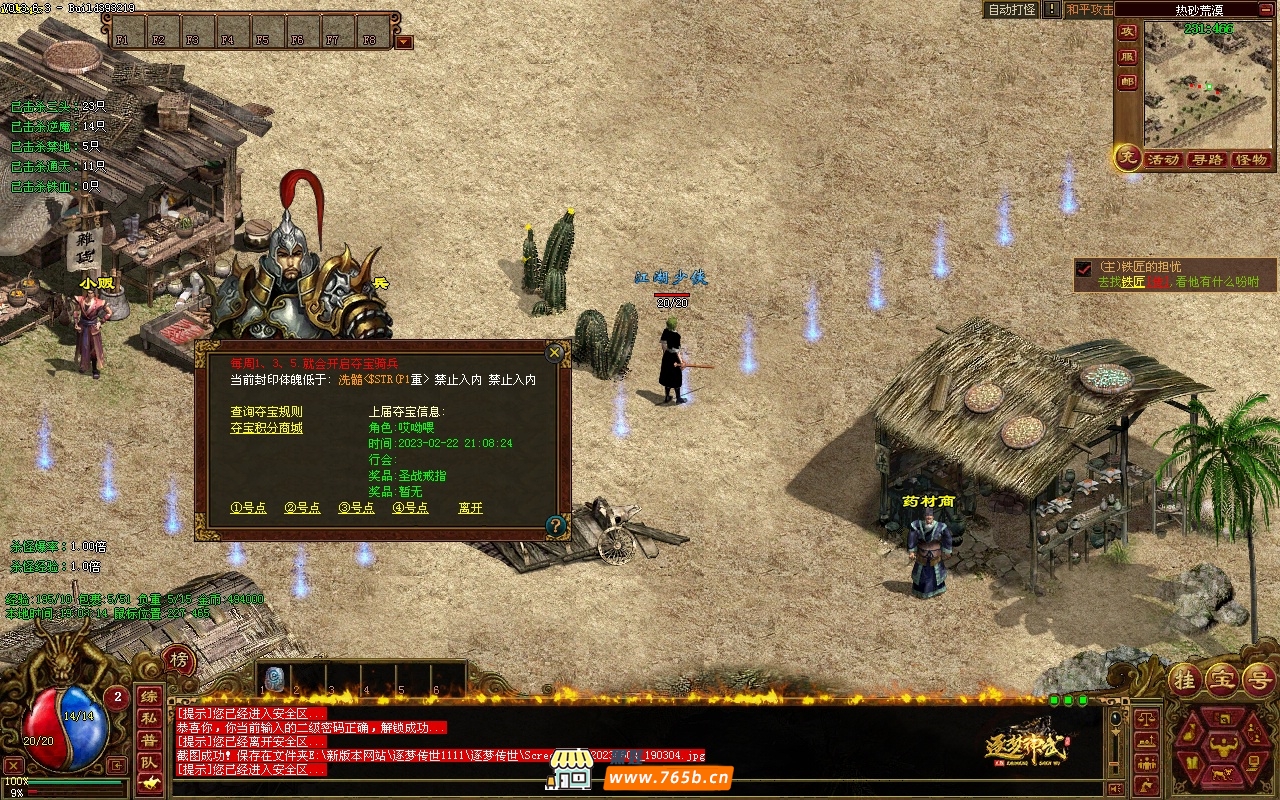The width and height of the screenshot is (1280, 800).
Task: Open the 活动 events button
Action: (x=1163, y=160)
